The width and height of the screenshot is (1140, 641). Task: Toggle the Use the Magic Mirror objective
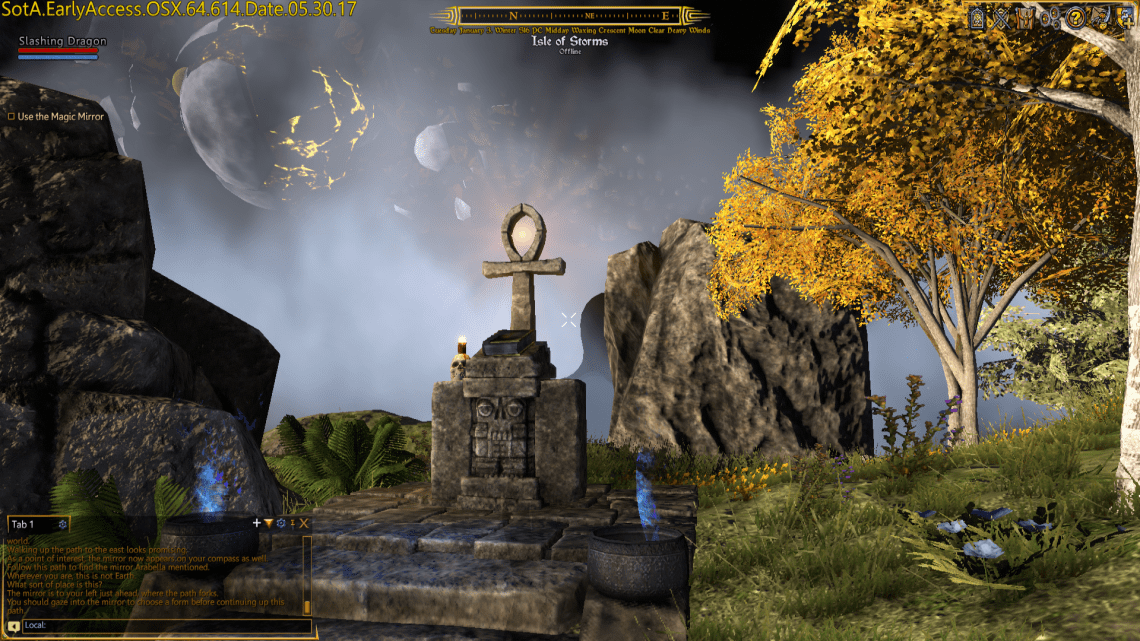pos(11,117)
